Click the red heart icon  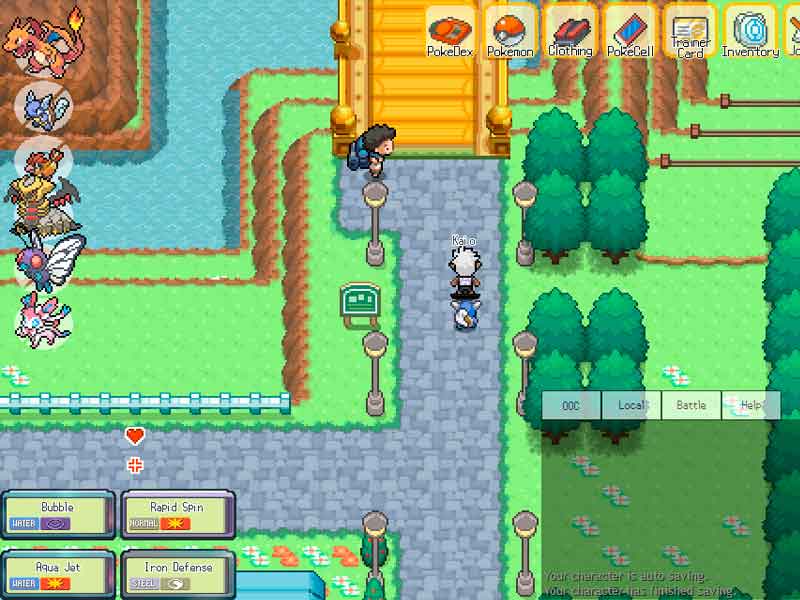pos(135,436)
